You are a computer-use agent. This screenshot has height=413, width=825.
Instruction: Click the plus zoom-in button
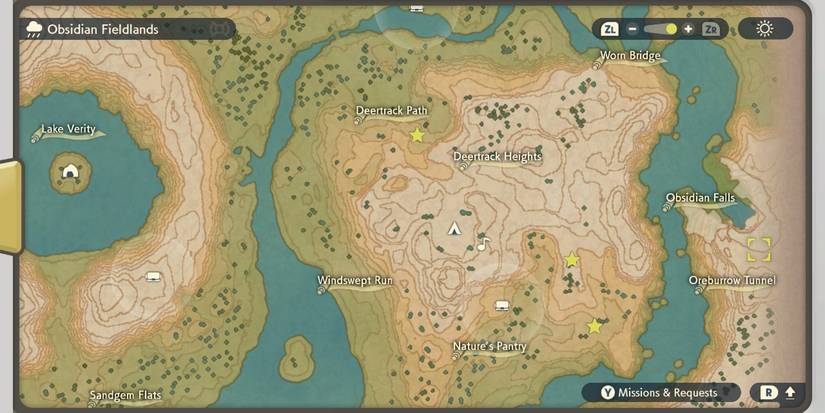(x=688, y=29)
